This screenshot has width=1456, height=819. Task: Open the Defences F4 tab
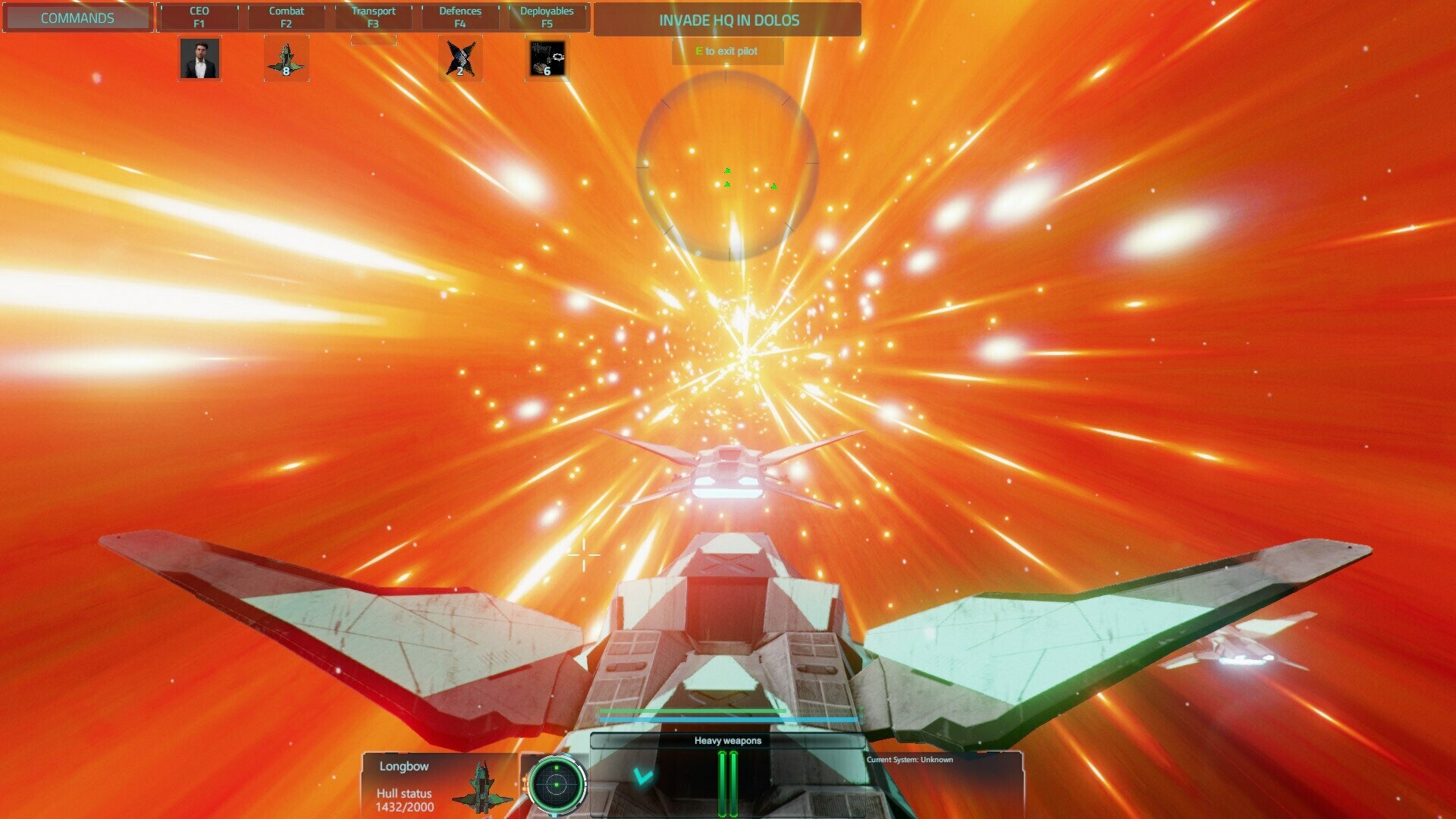tap(460, 16)
